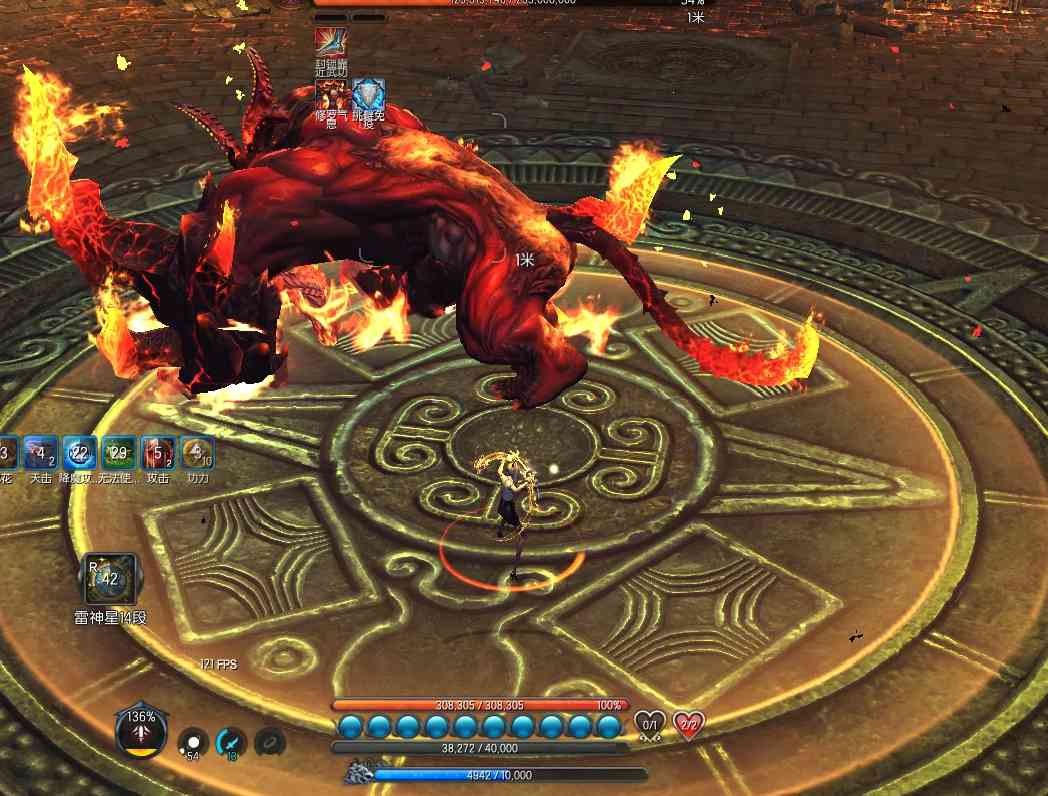Click the red 攻击 buff icon
Screen dimensions: 1048x796
[158, 453]
